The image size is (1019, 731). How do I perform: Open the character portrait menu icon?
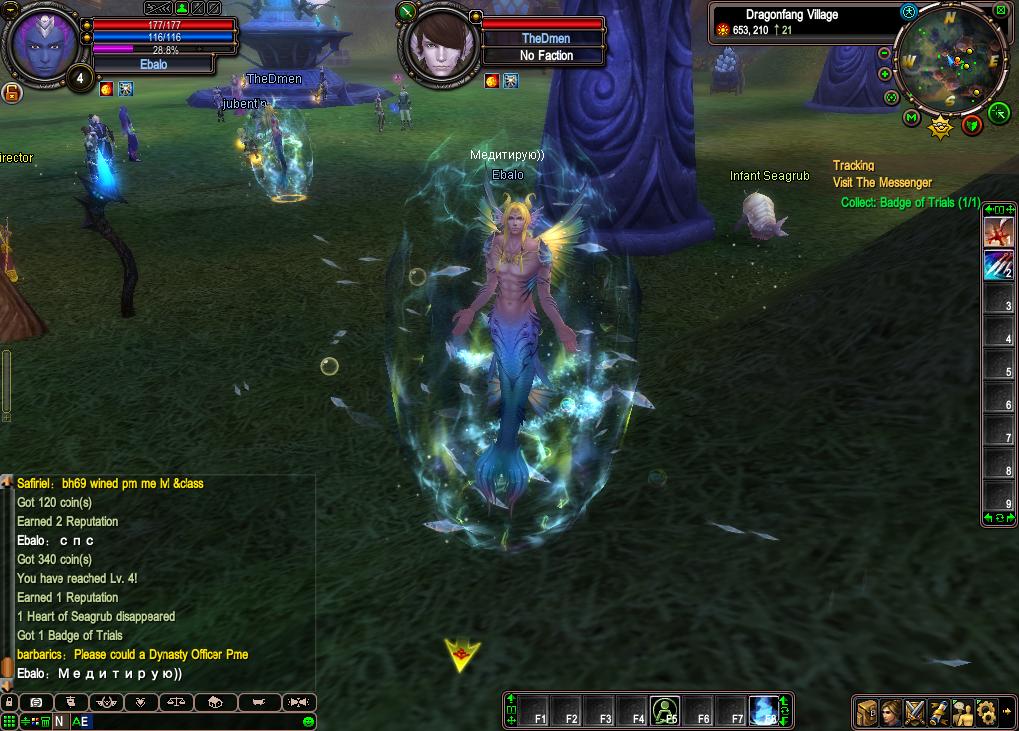pyautogui.click(x=890, y=712)
